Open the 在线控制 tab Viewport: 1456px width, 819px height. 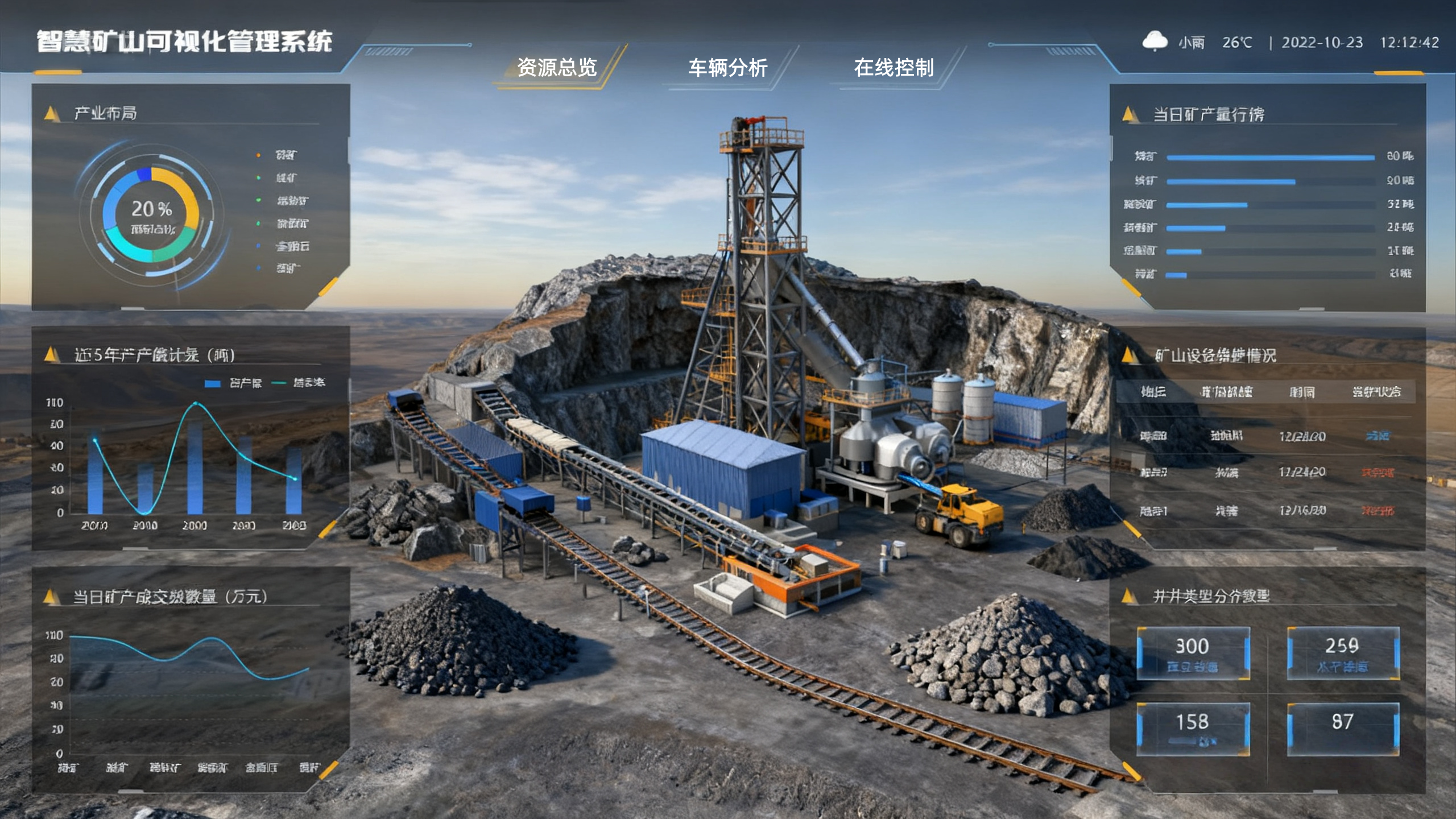pos(894,68)
